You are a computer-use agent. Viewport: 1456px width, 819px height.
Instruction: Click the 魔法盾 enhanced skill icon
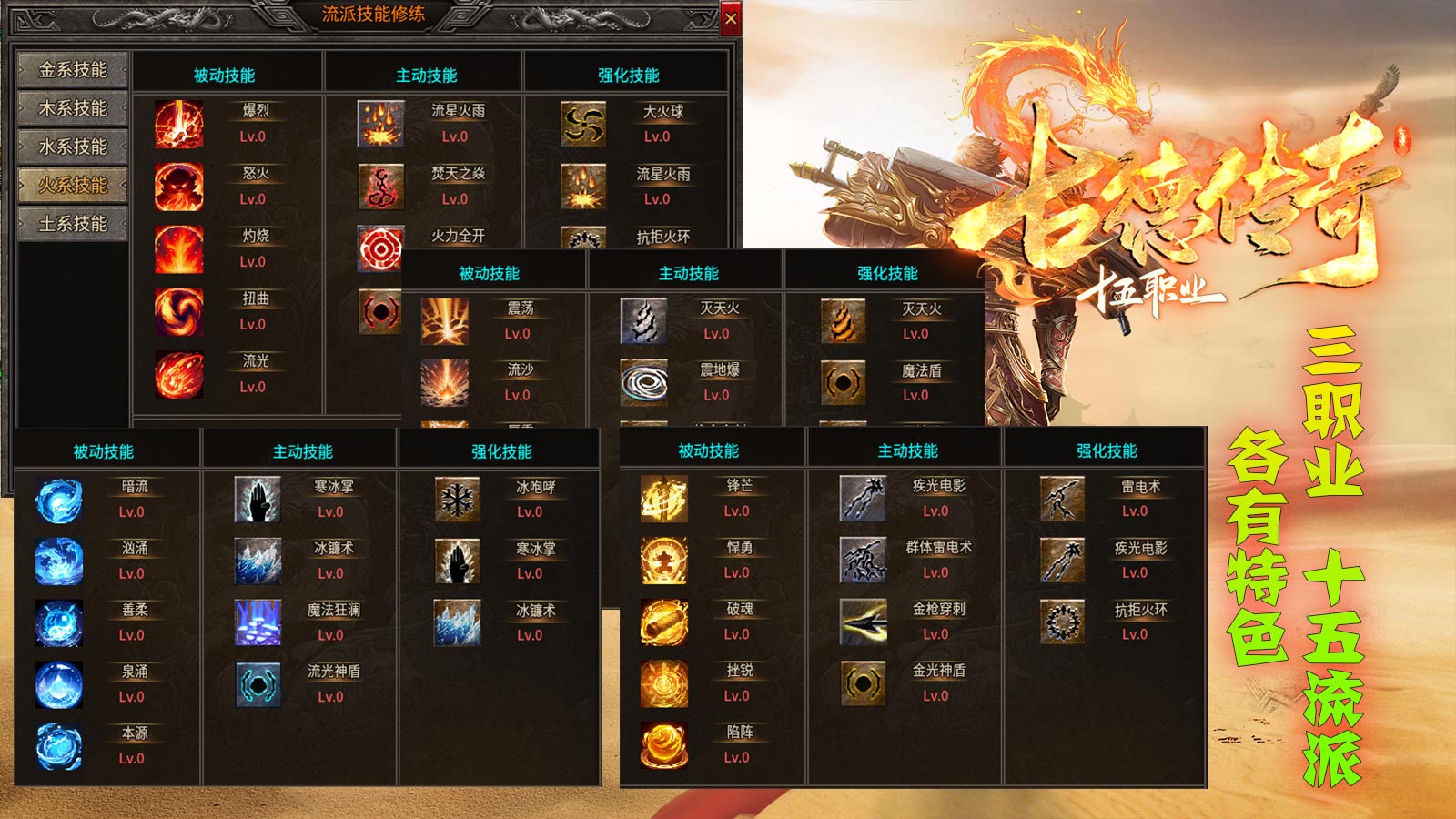tap(843, 382)
